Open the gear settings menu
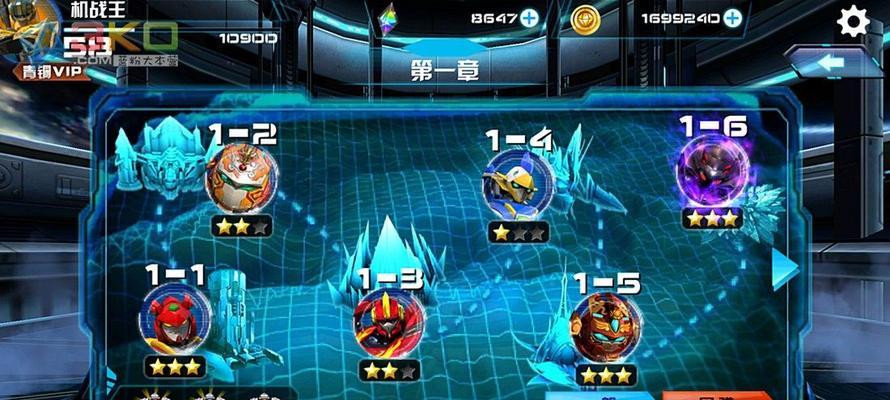The image size is (890, 400). tap(852, 21)
